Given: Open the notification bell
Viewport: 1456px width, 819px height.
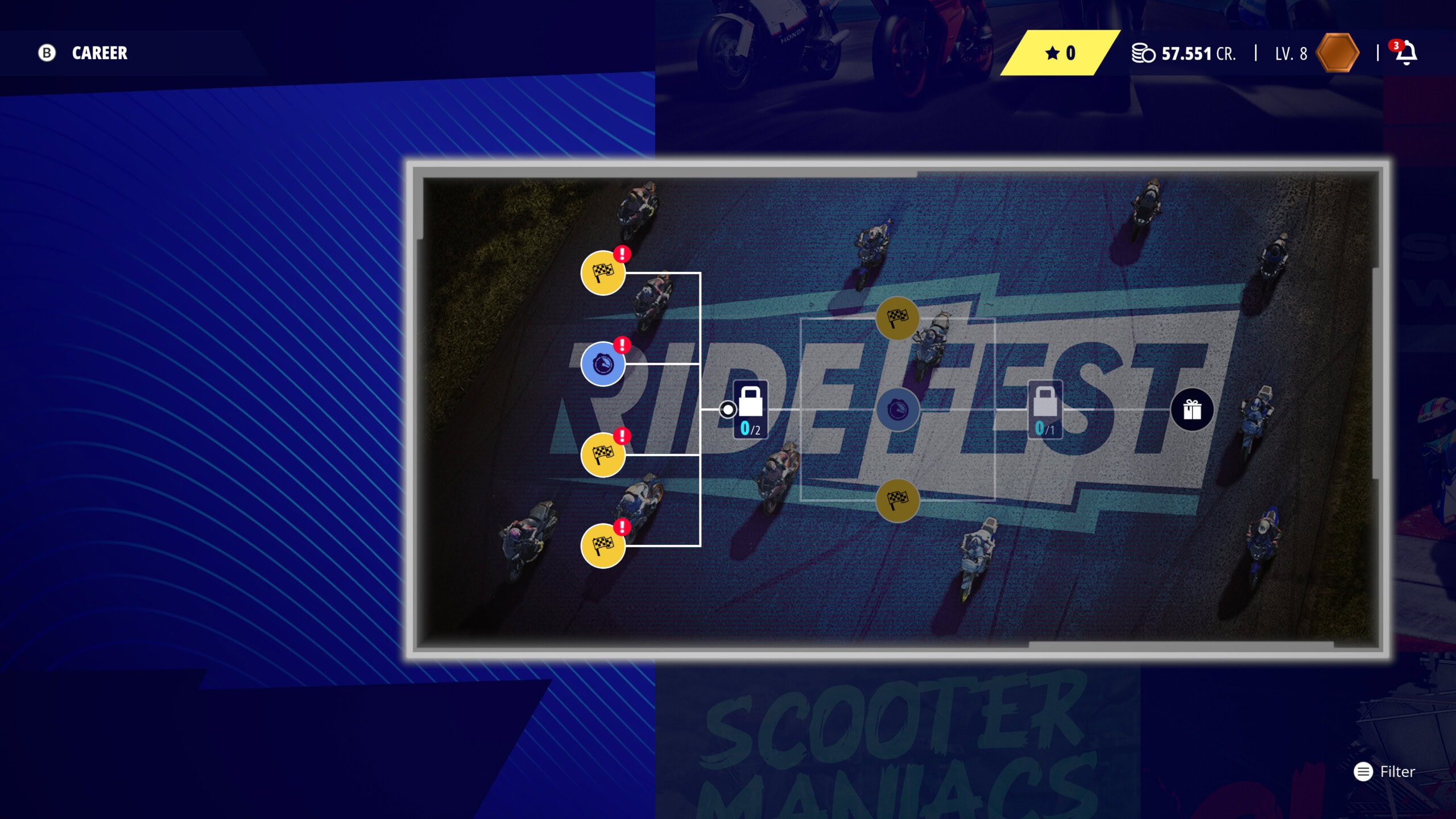Looking at the screenshot, I should [x=1407, y=53].
